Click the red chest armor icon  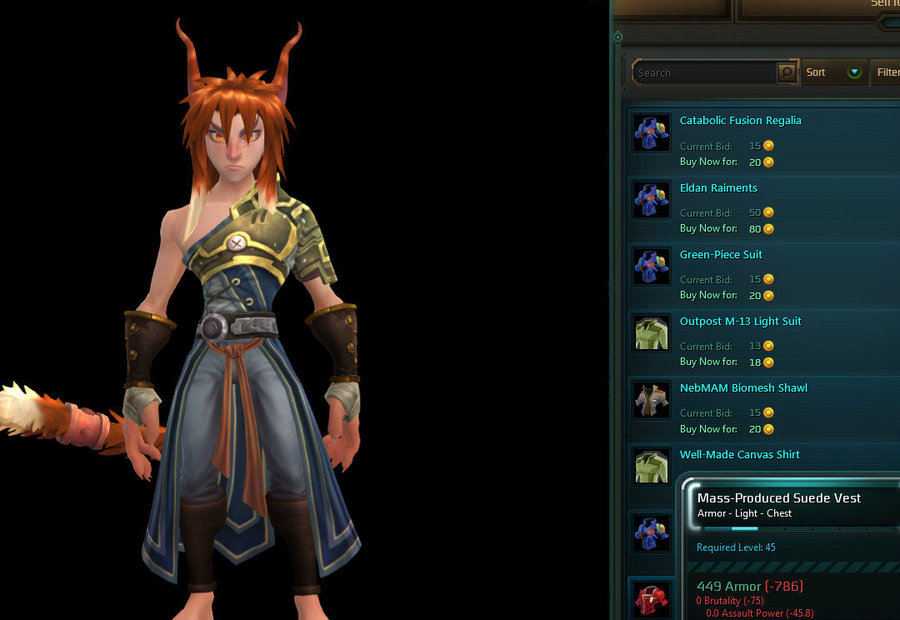[x=651, y=600]
